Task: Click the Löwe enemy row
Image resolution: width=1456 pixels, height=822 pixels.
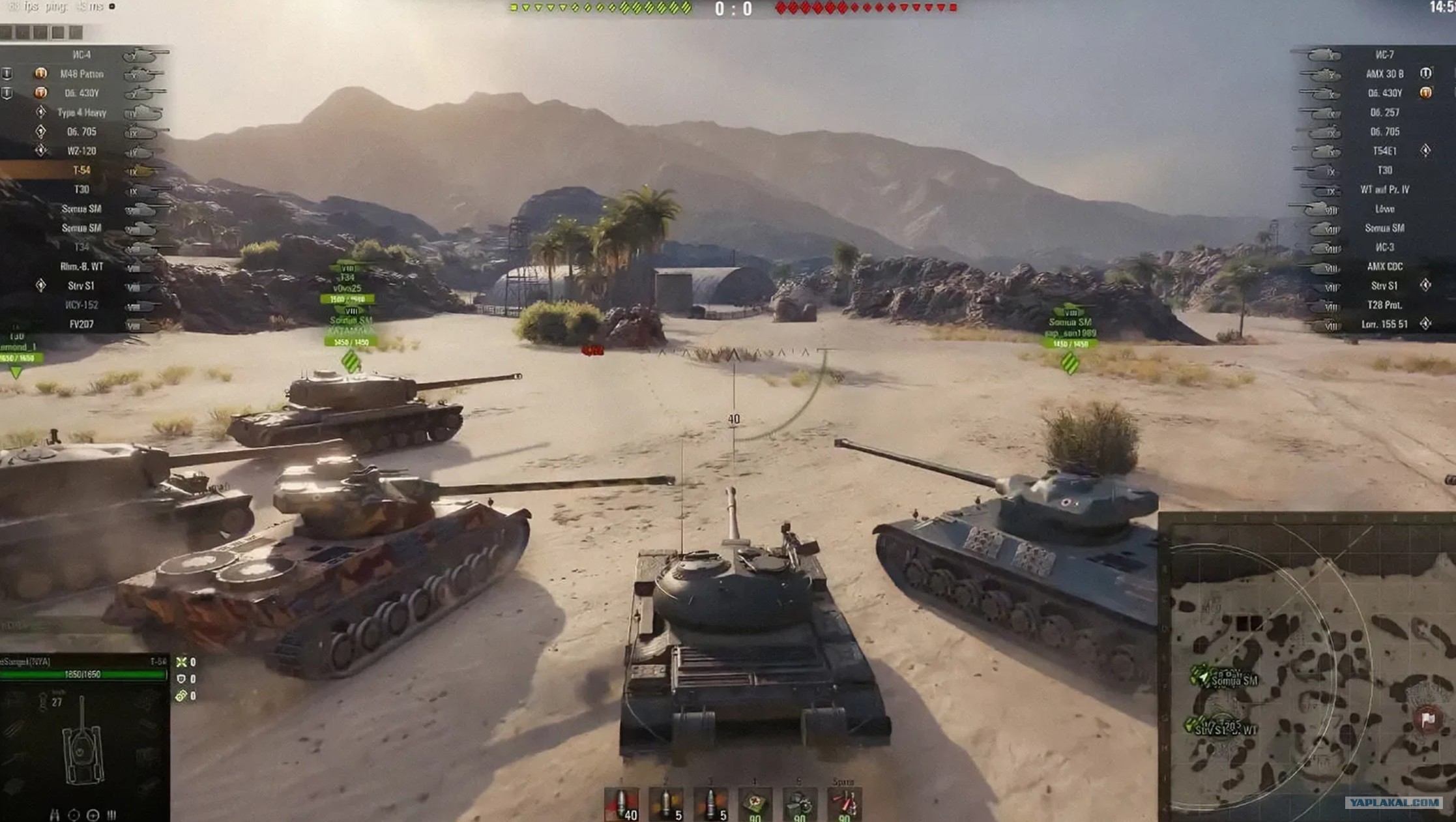Action: point(1384,209)
